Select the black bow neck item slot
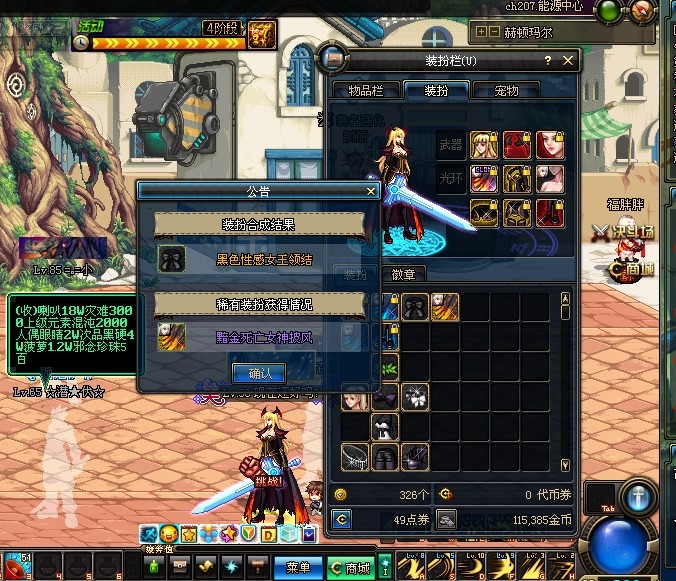This screenshot has height=581, width=676. [415, 307]
